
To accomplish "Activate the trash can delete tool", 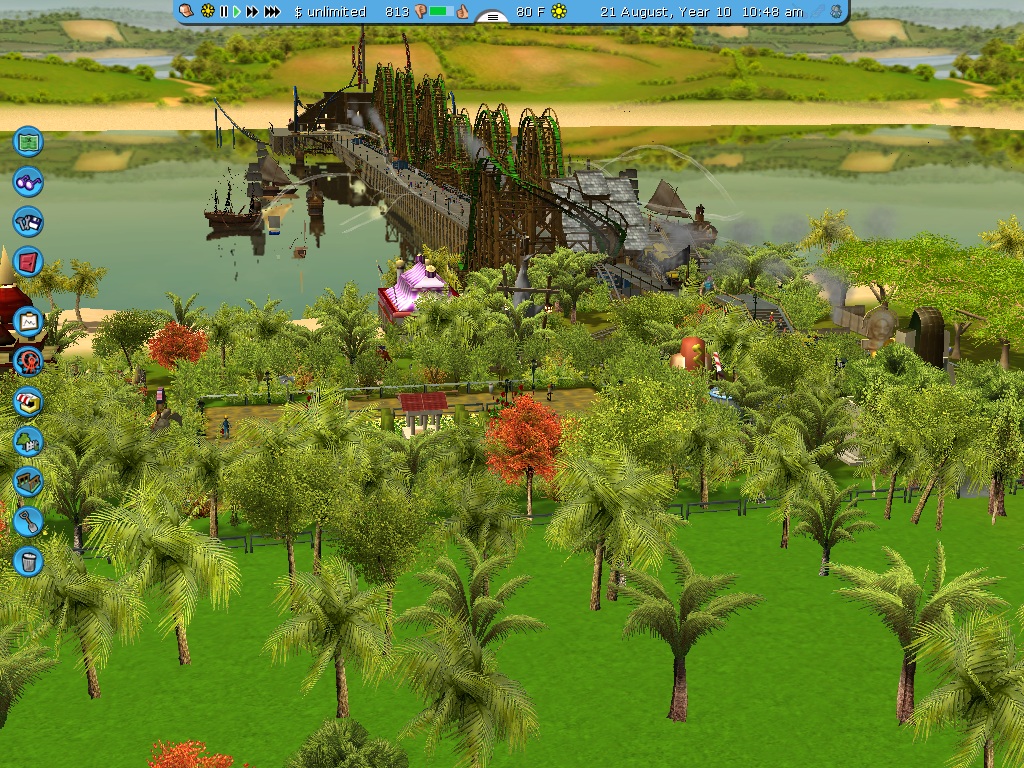I will click(x=28, y=560).
